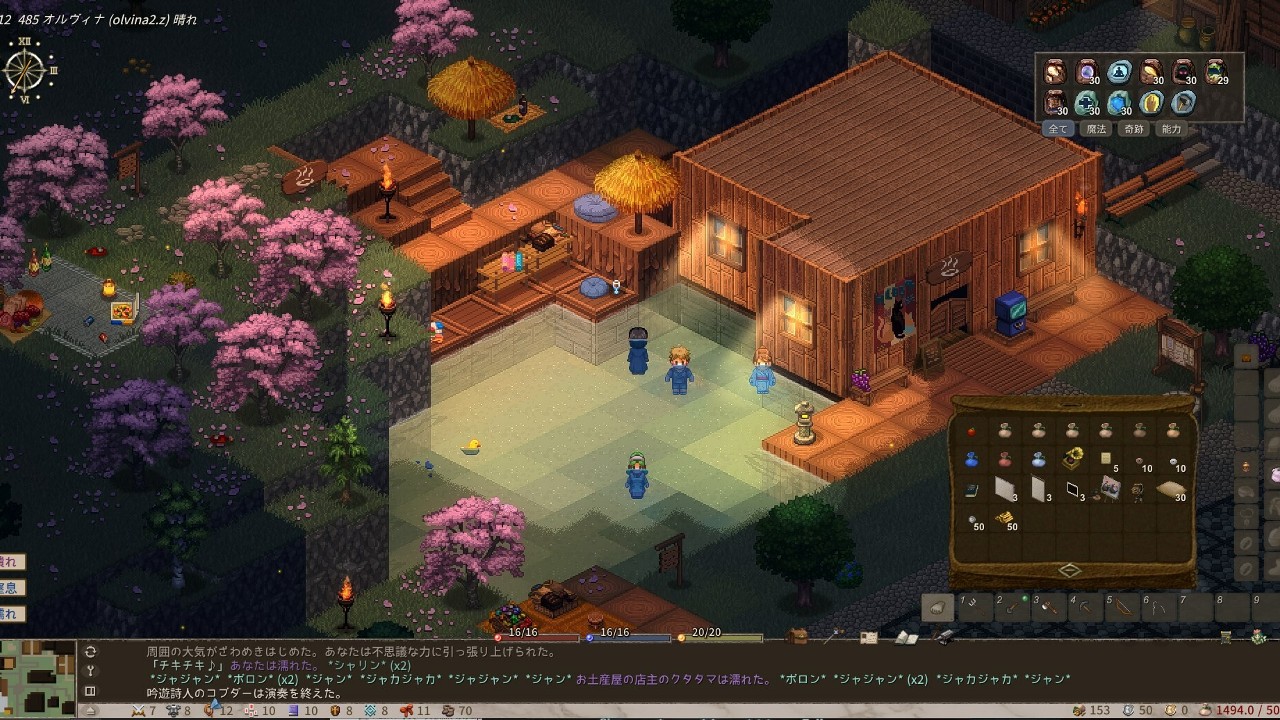Toggle the 全て filter on the spell panel

point(1058,127)
